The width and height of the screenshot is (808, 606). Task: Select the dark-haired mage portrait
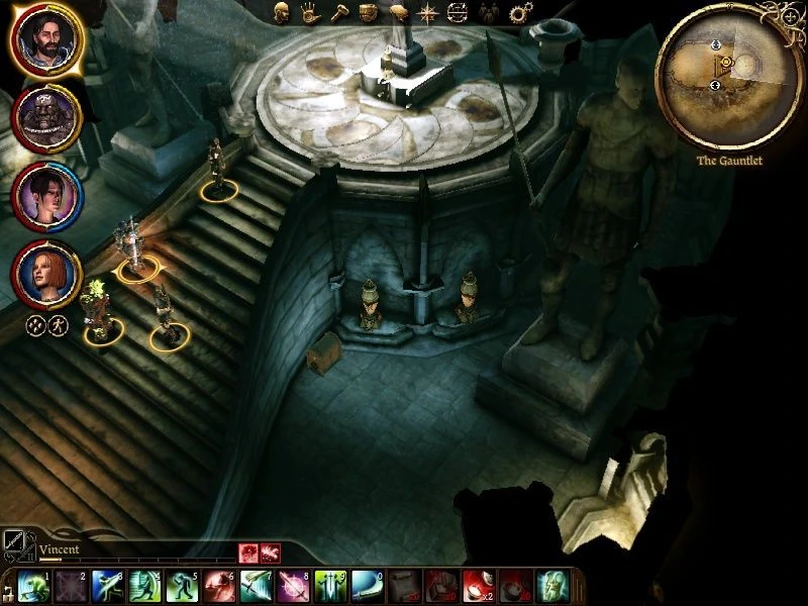(45, 196)
